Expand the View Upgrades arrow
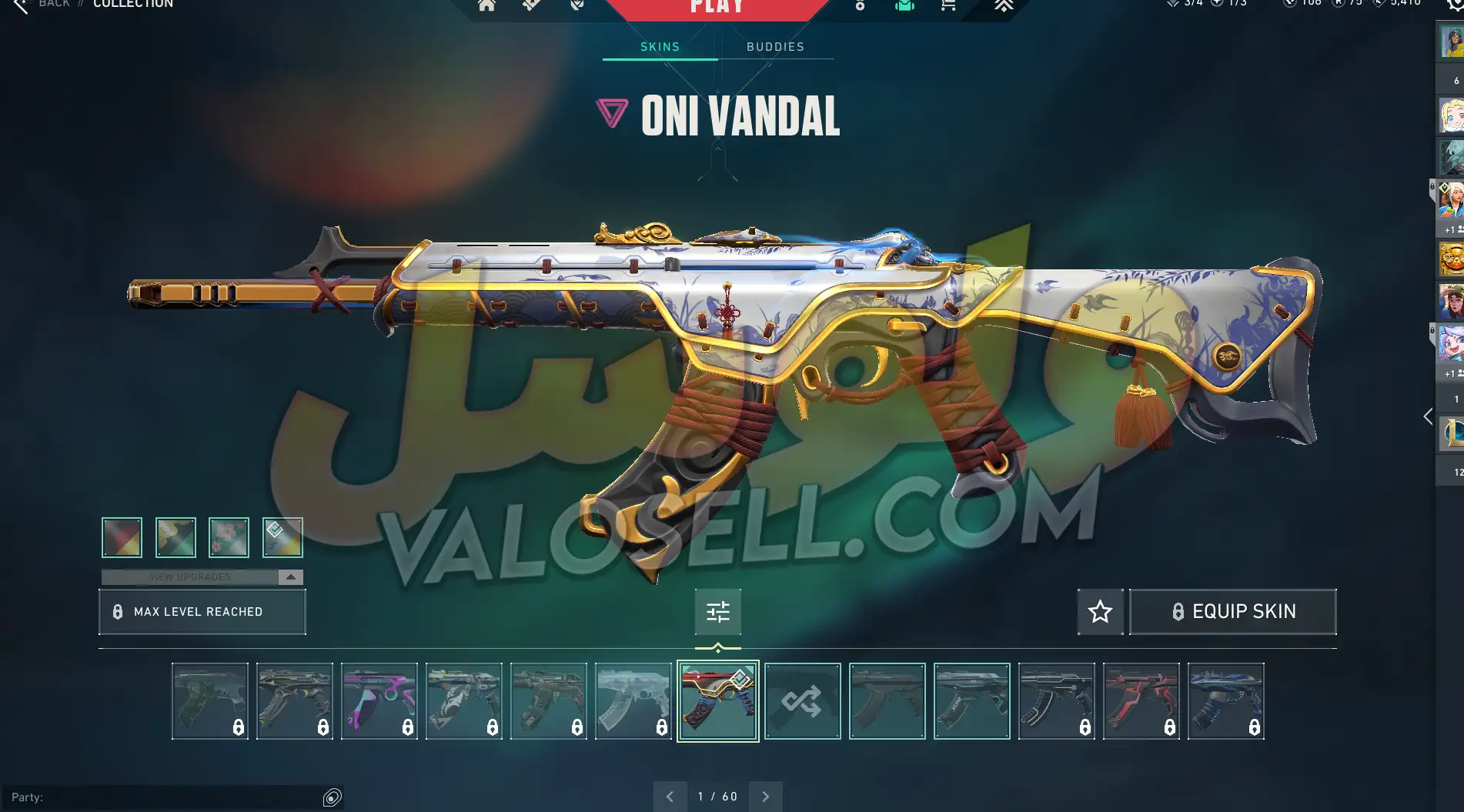The width and height of the screenshot is (1464, 812). click(290, 577)
